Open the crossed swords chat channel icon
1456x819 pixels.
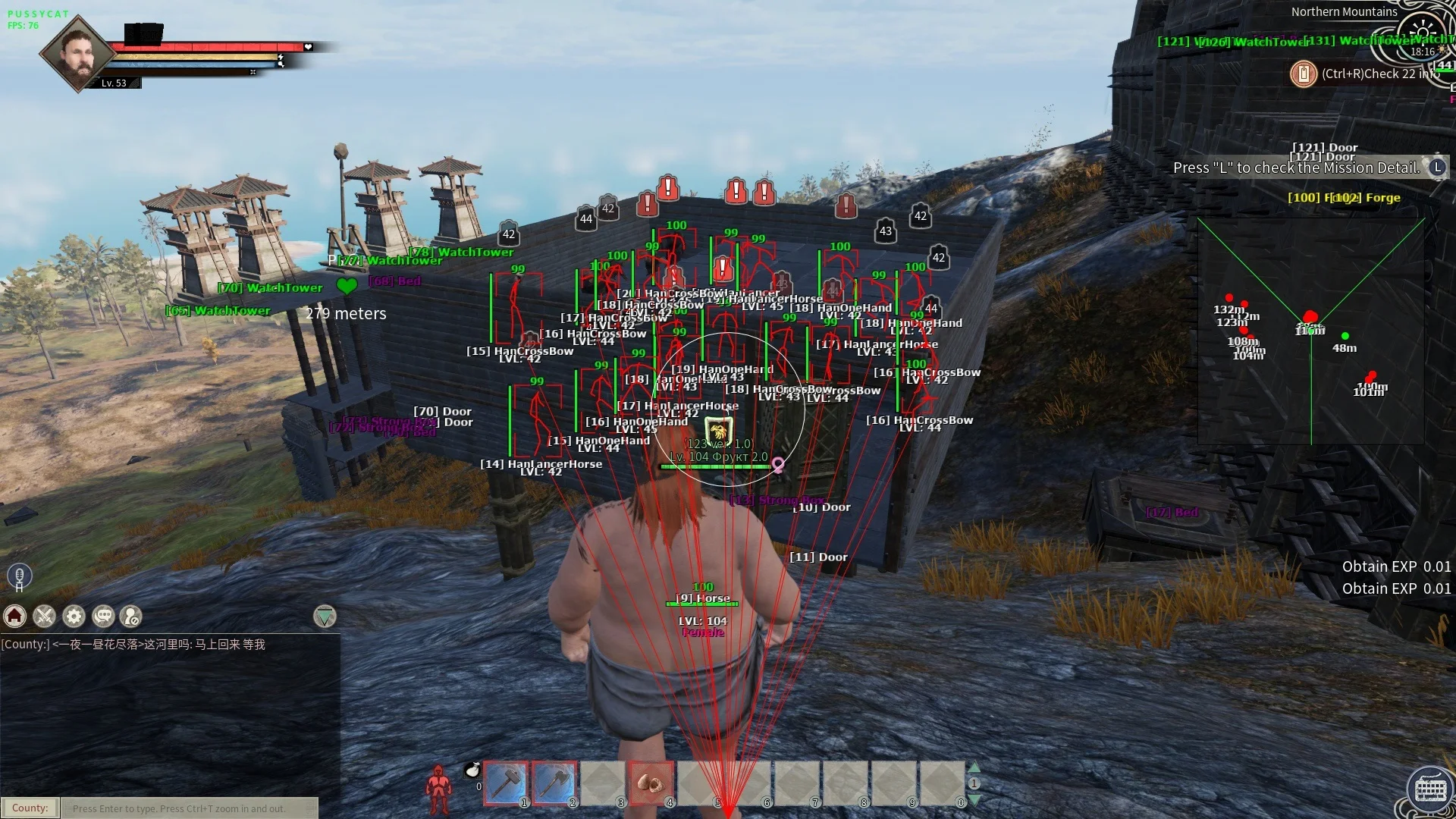(45, 617)
